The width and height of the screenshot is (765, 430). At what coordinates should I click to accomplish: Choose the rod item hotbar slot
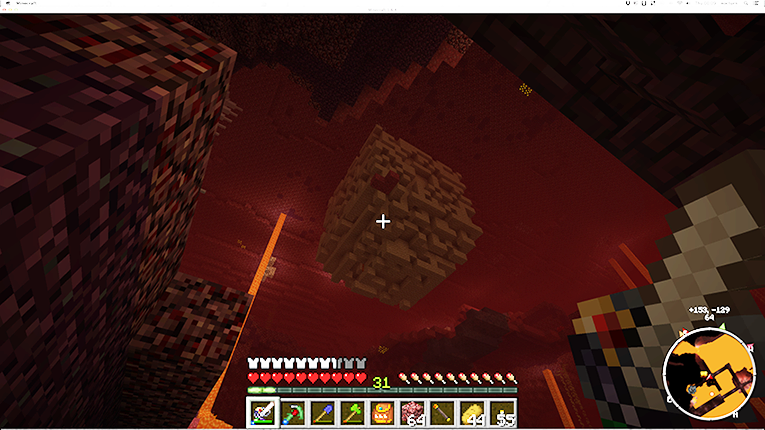(443, 412)
